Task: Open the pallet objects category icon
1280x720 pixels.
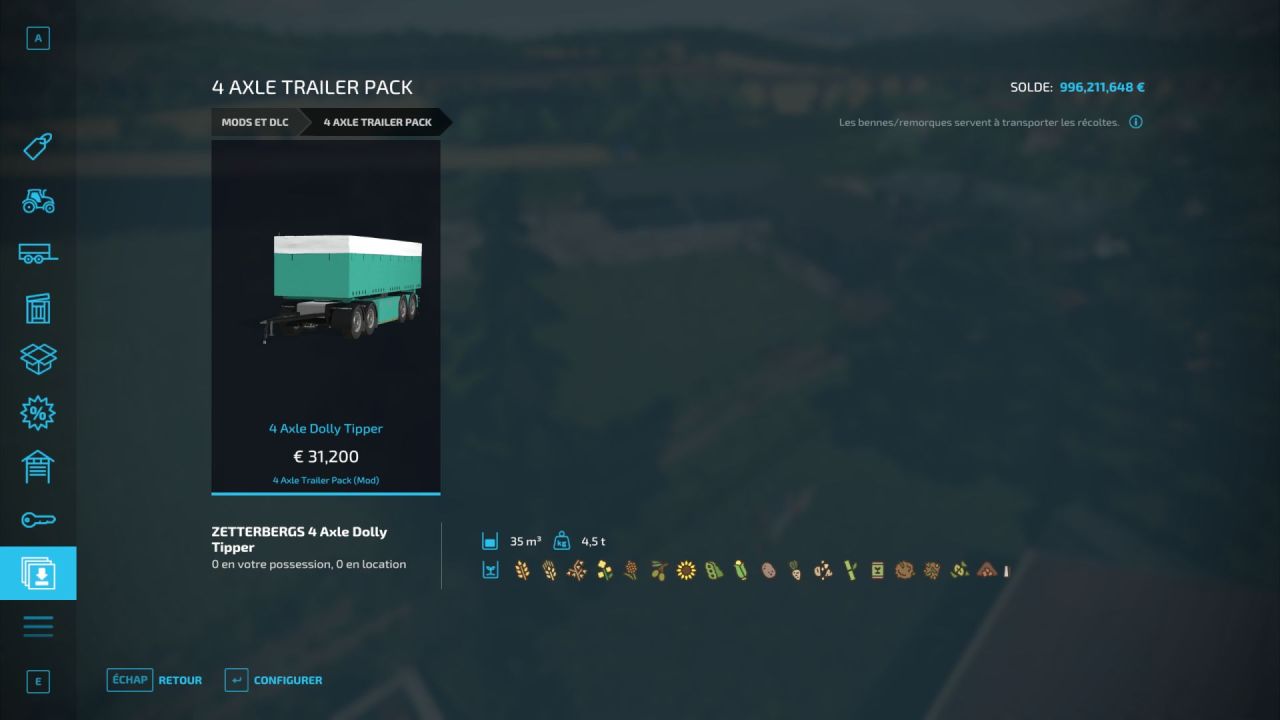Action: coord(37,359)
